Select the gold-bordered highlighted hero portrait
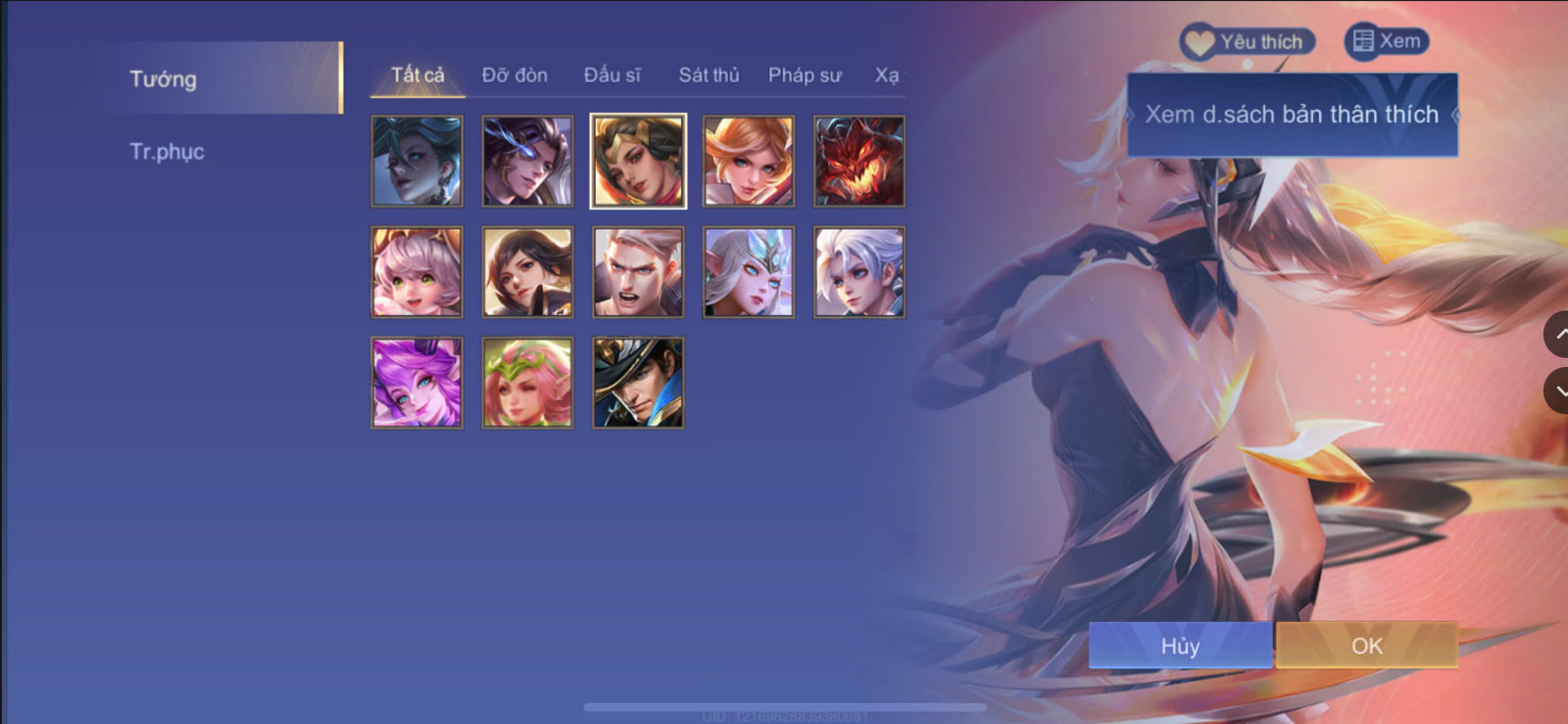 pos(637,160)
